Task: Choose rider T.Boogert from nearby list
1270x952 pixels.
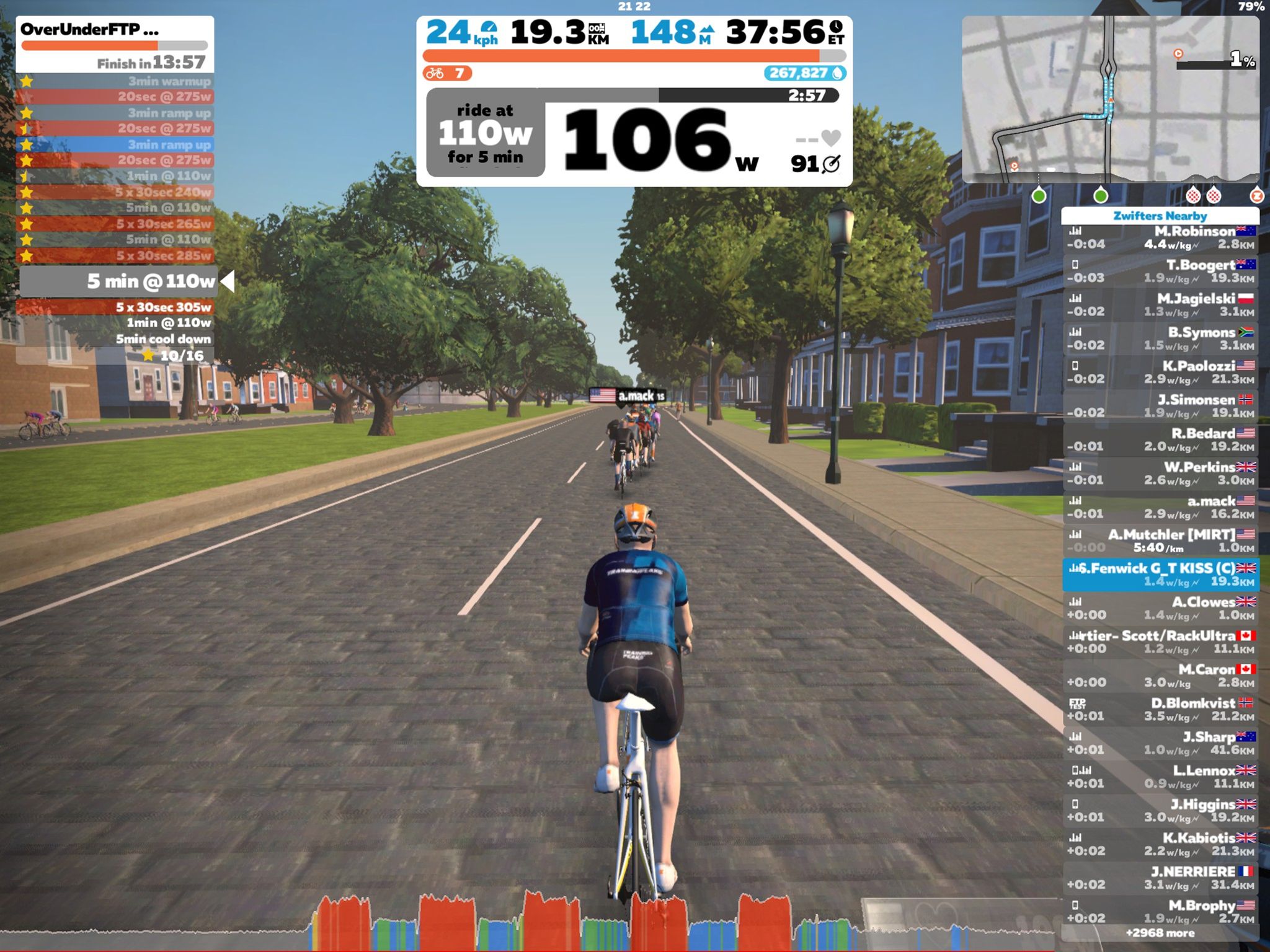Action: coord(1160,271)
